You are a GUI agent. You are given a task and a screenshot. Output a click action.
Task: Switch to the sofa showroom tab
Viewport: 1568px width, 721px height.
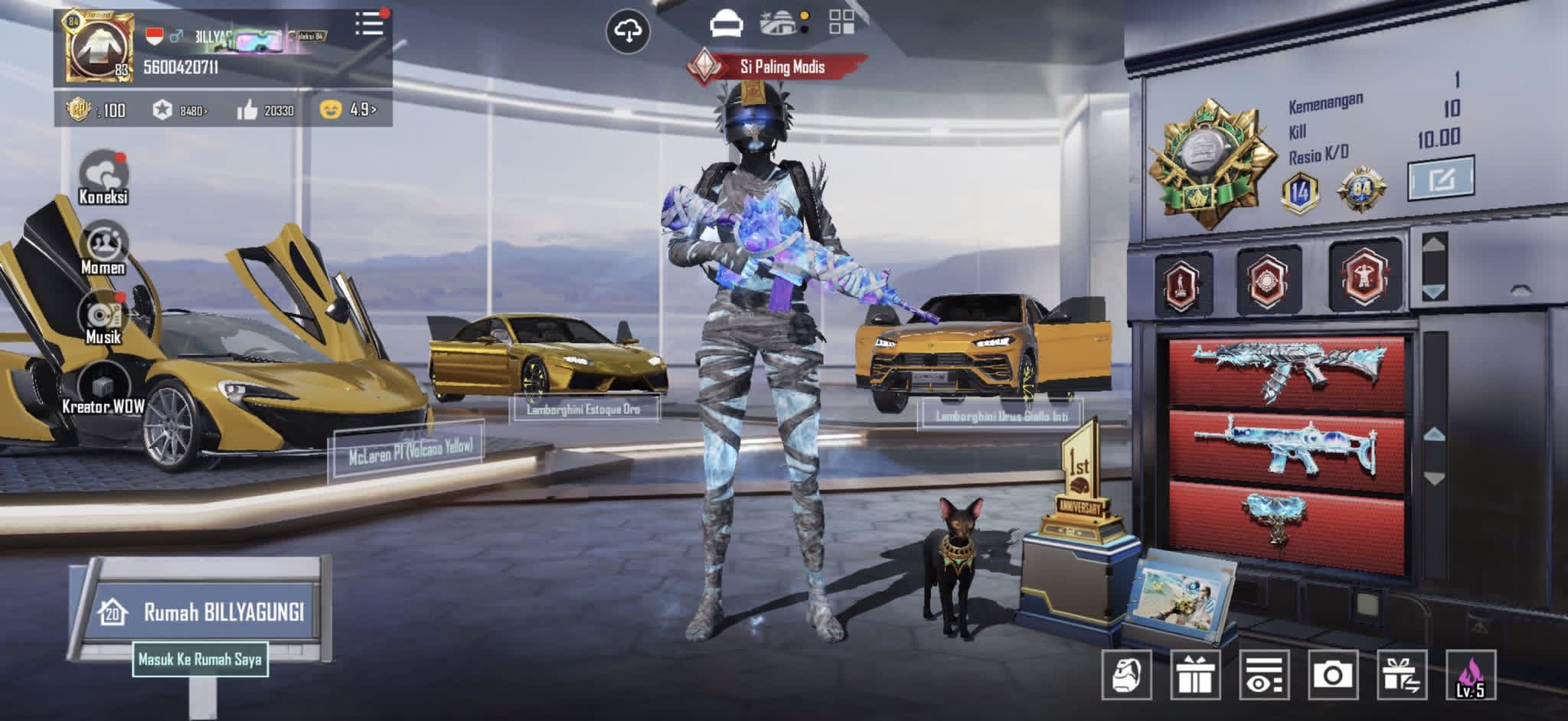point(724,24)
